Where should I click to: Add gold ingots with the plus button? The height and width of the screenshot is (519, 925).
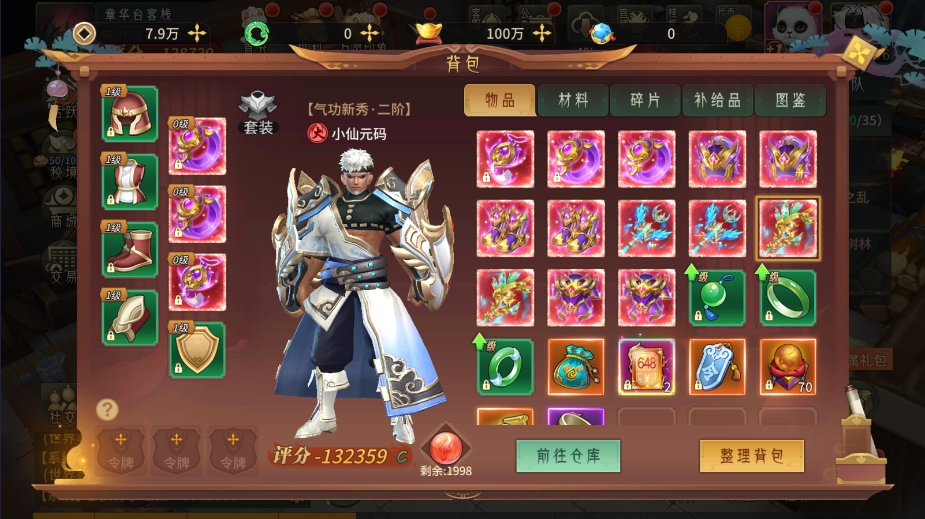(542, 33)
